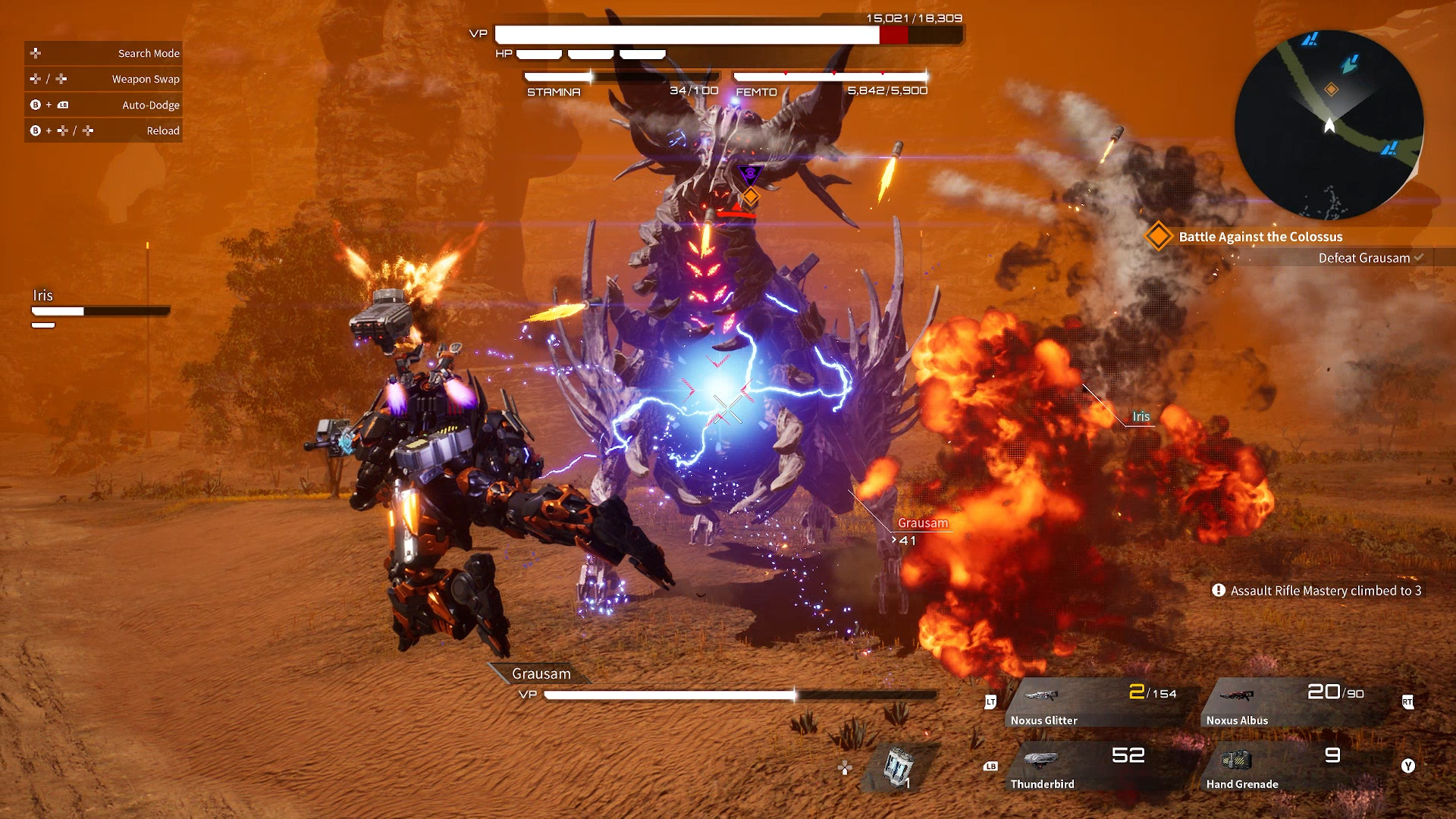Click the Battle Against the Colossus objective

(1260, 237)
